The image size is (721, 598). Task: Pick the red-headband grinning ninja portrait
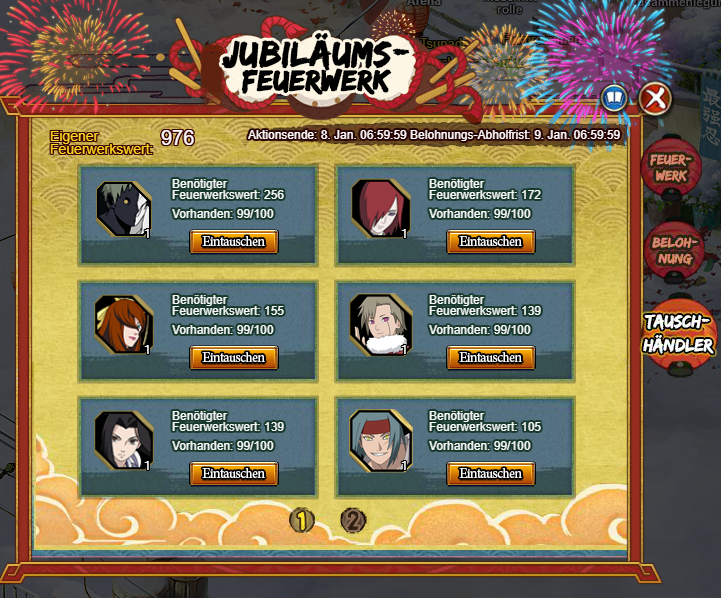pyautogui.click(x=381, y=440)
